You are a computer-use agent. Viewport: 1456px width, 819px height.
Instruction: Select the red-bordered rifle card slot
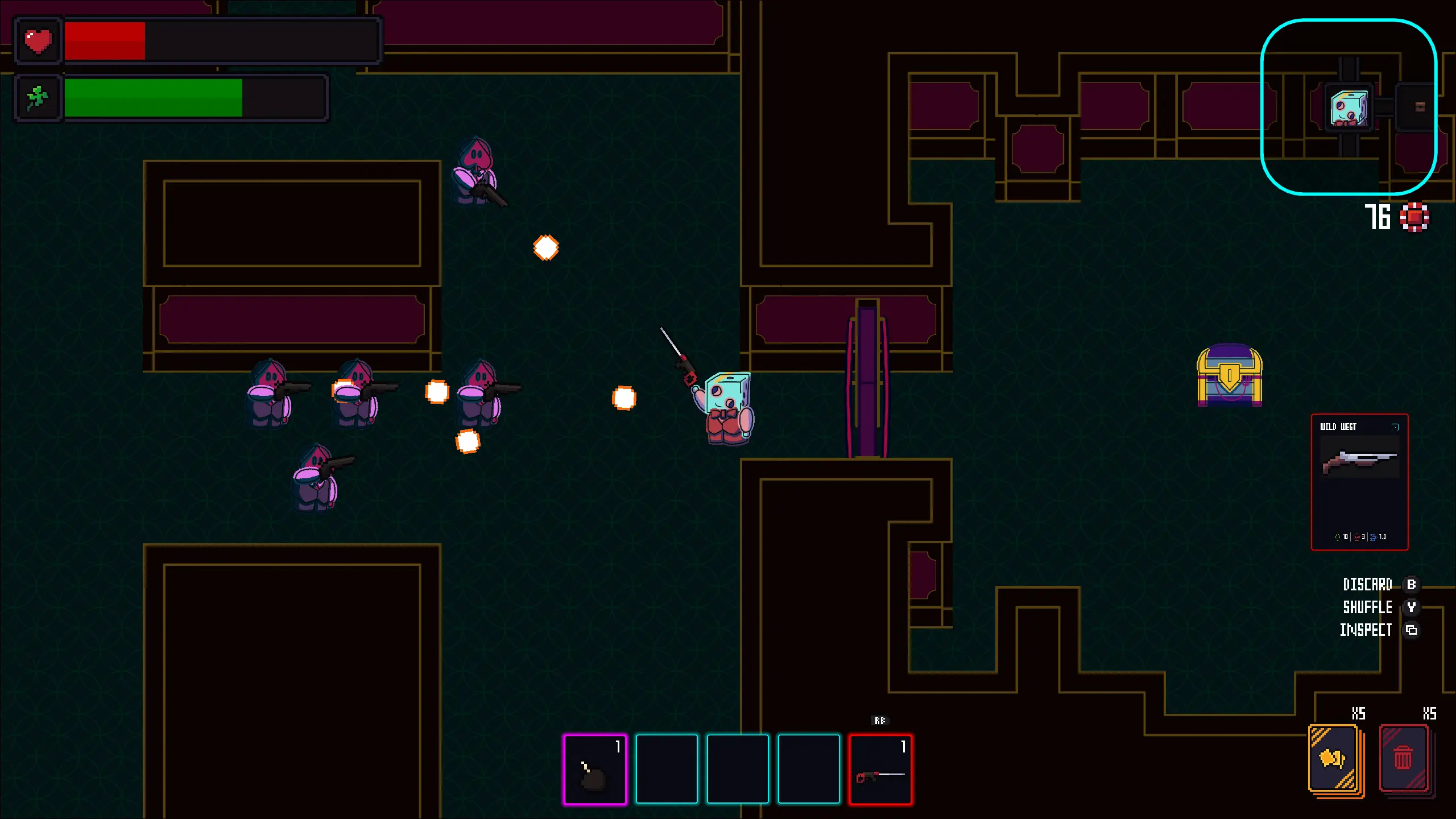[880, 769]
